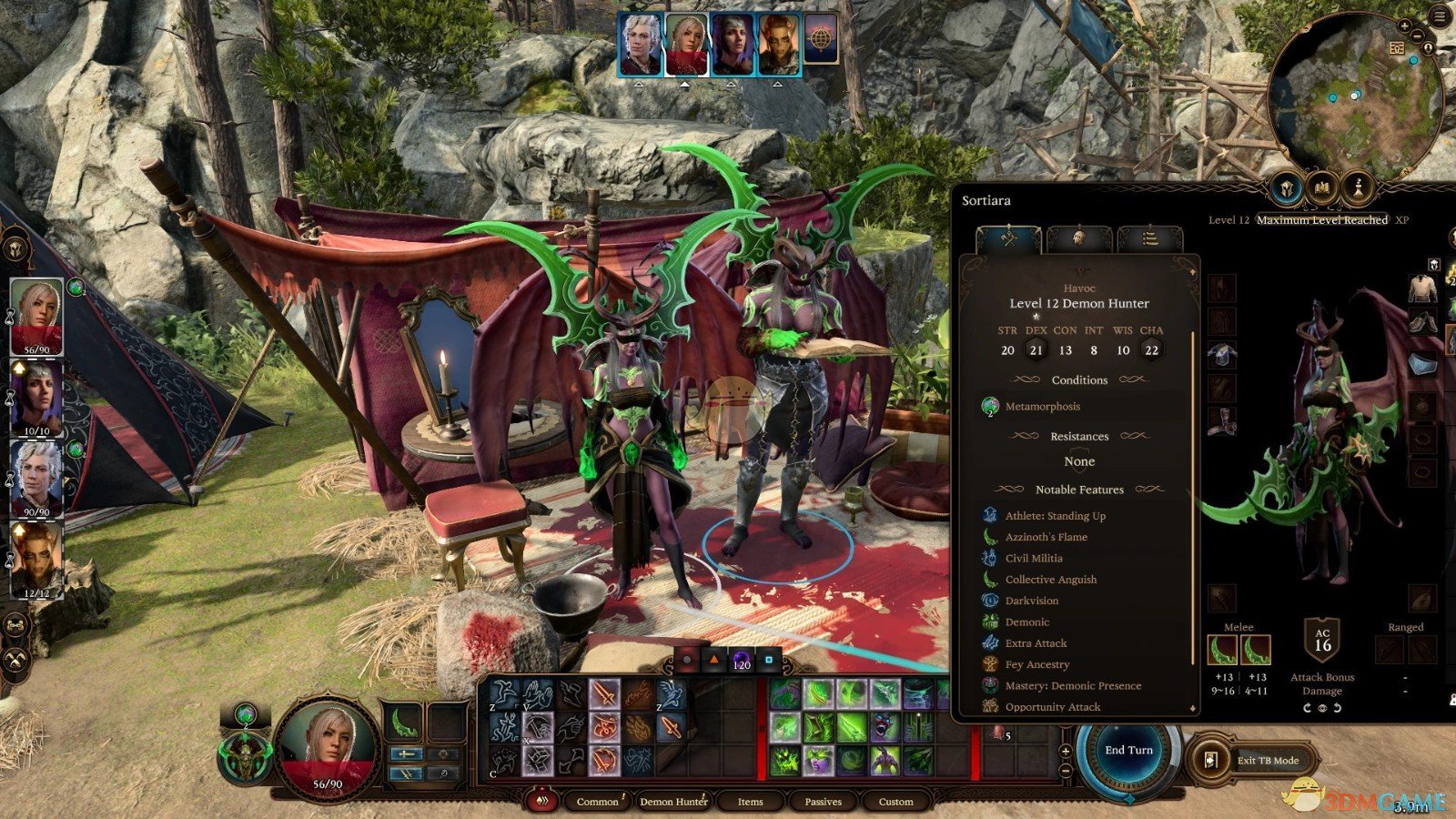This screenshot has width=1456, height=819.
Task: Open the Demon Hunter hotbar tab
Action: click(673, 802)
